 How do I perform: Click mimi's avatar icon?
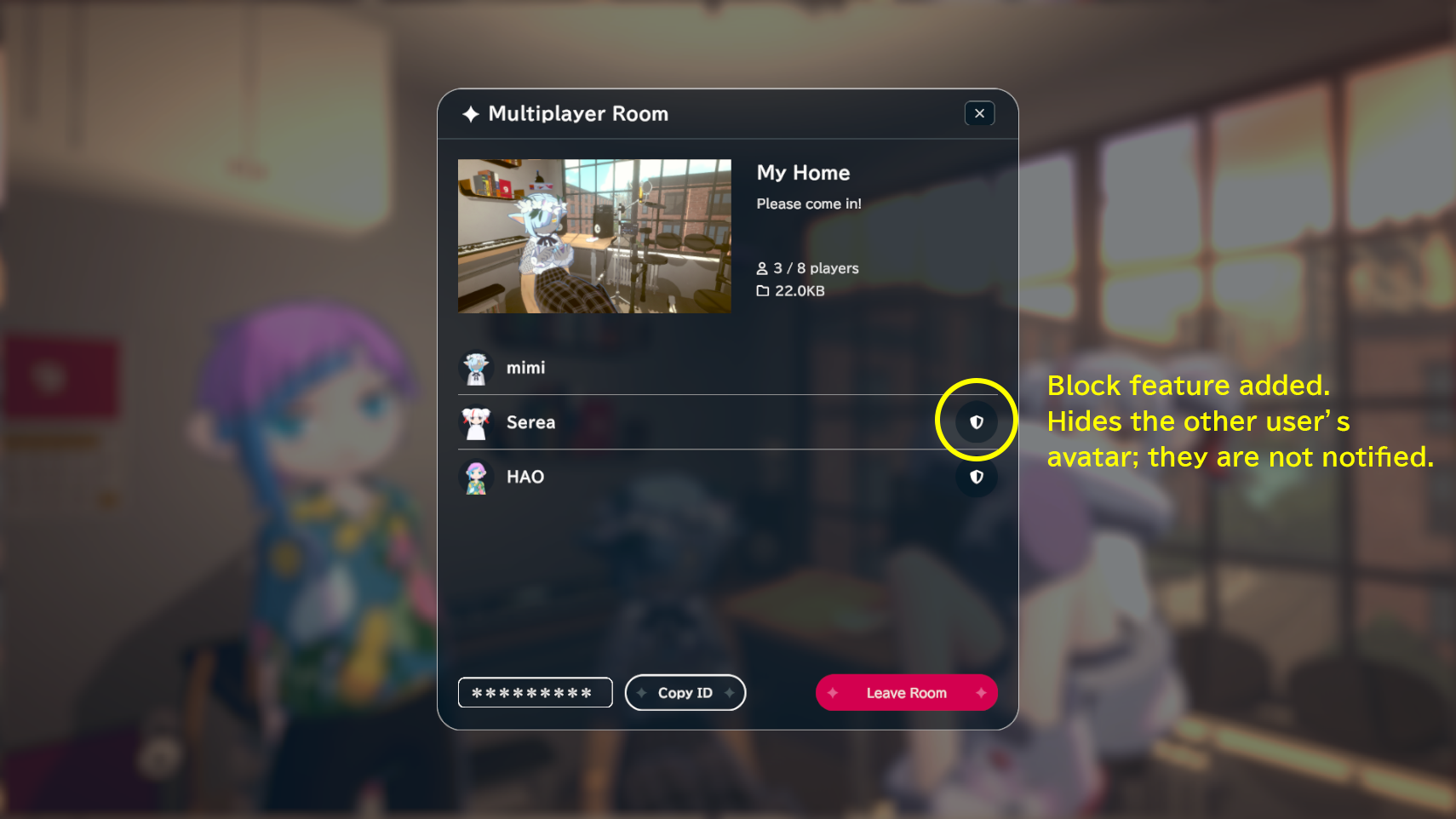click(x=477, y=368)
